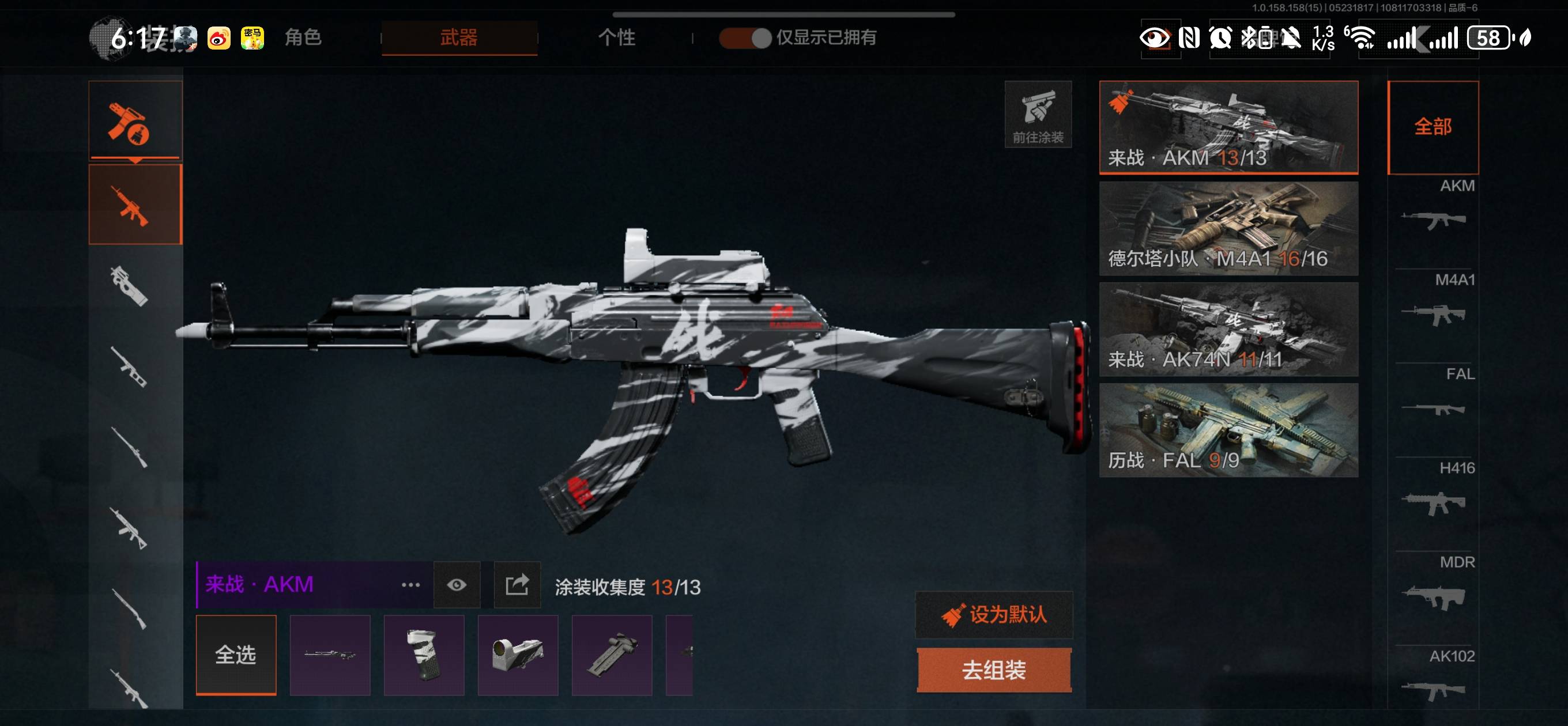1568x726 pixels.
Task: Open the 个性 tab
Action: (x=616, y=37)
